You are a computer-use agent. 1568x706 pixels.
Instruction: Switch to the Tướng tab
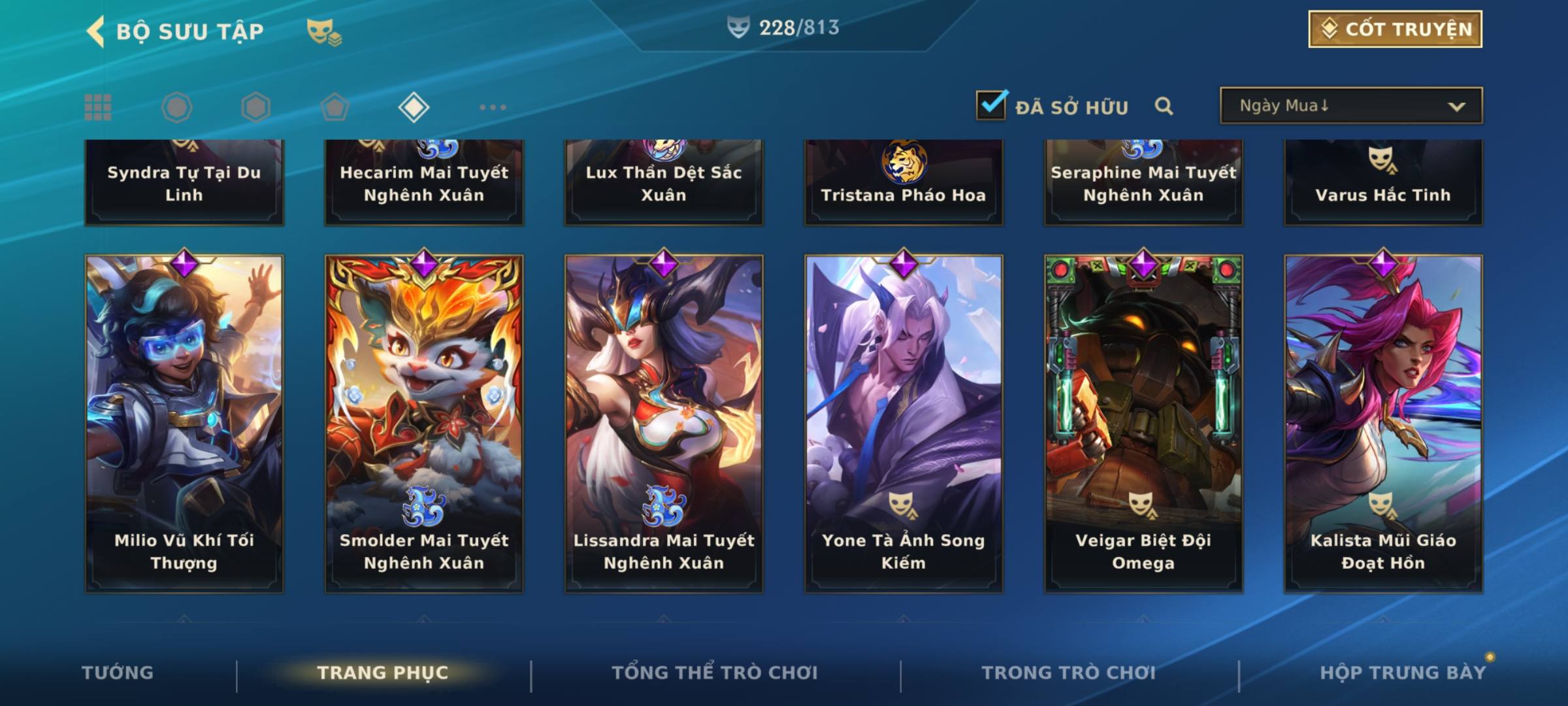(118, 673)
